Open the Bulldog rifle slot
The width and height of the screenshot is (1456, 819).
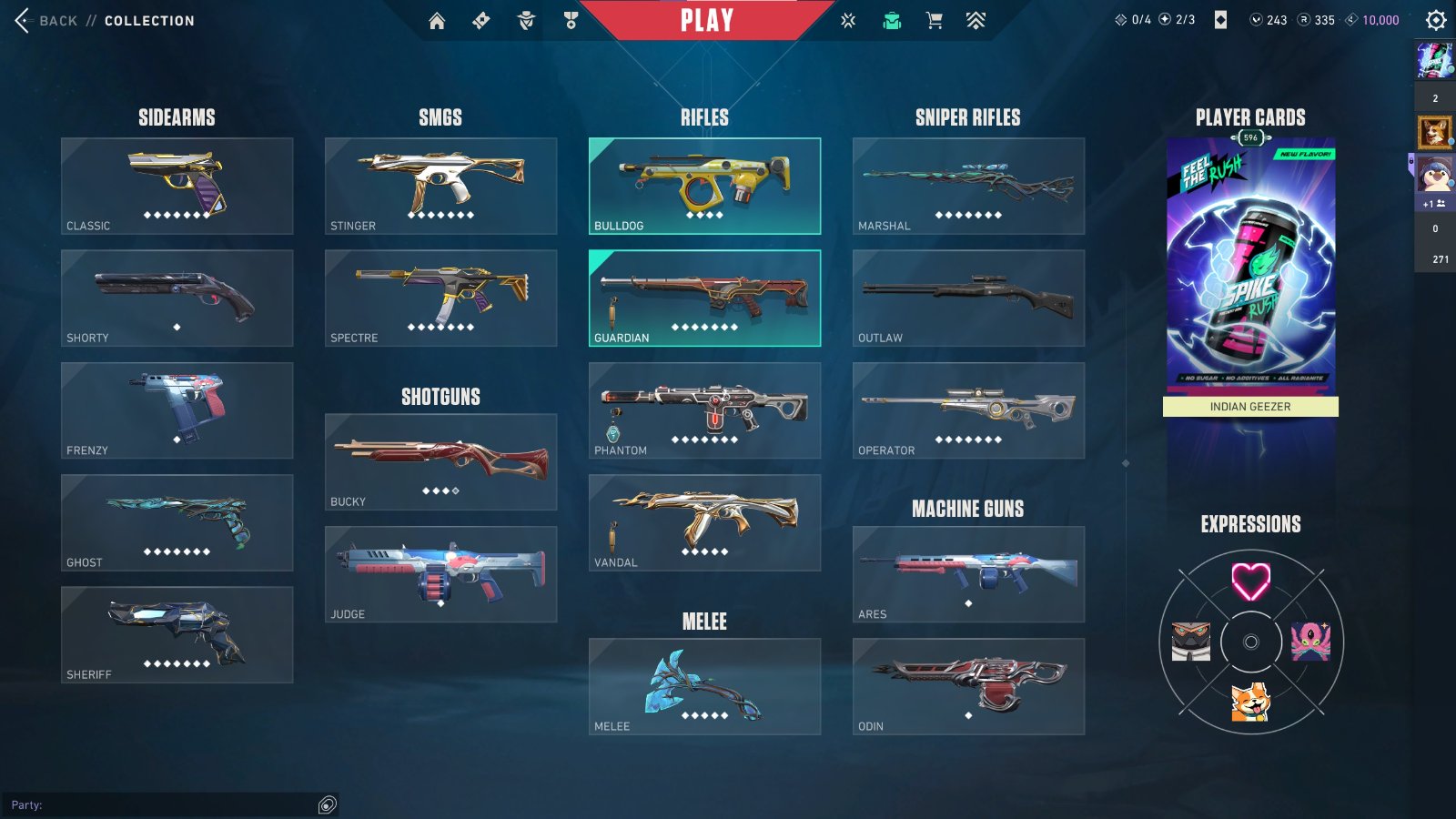pos(704,186)
